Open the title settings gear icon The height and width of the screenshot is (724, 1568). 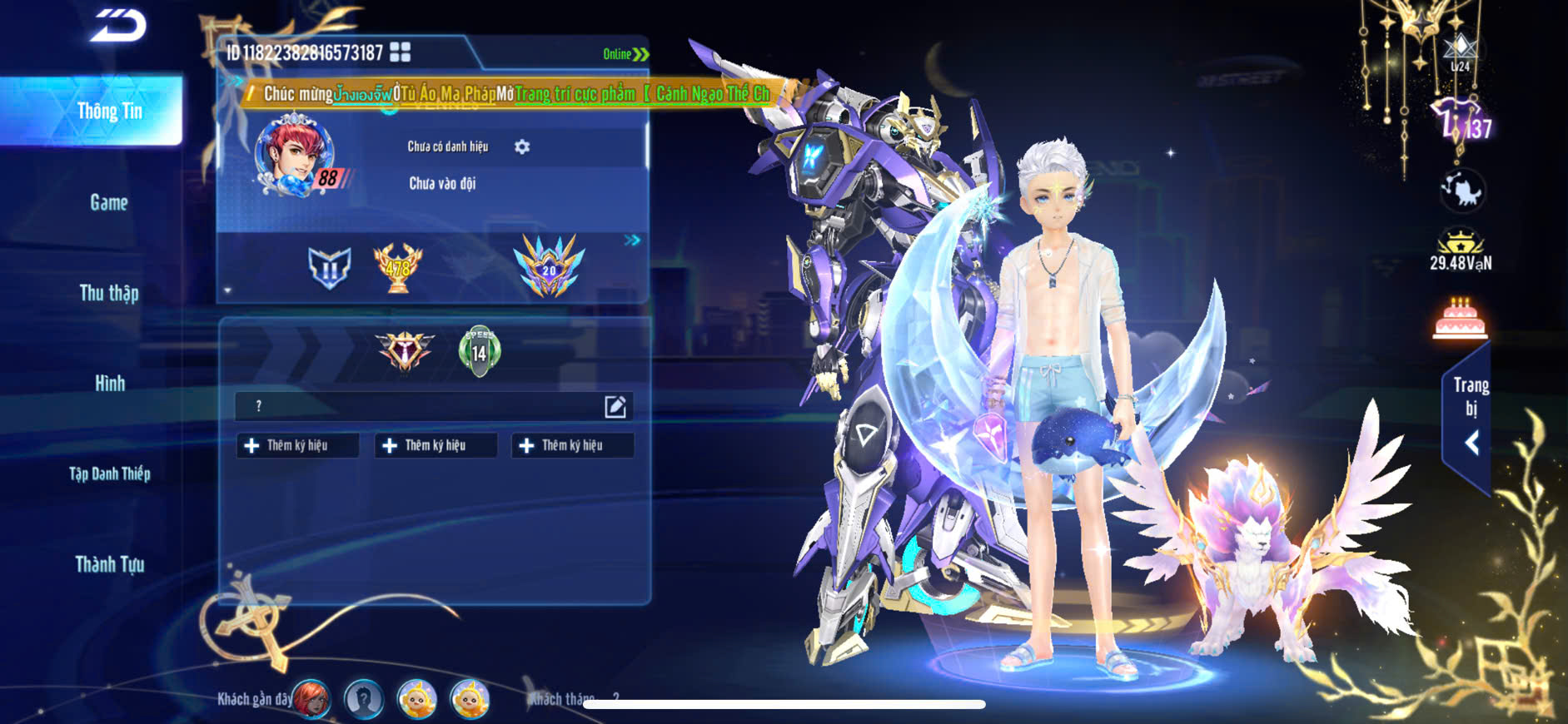coord(522,147)
